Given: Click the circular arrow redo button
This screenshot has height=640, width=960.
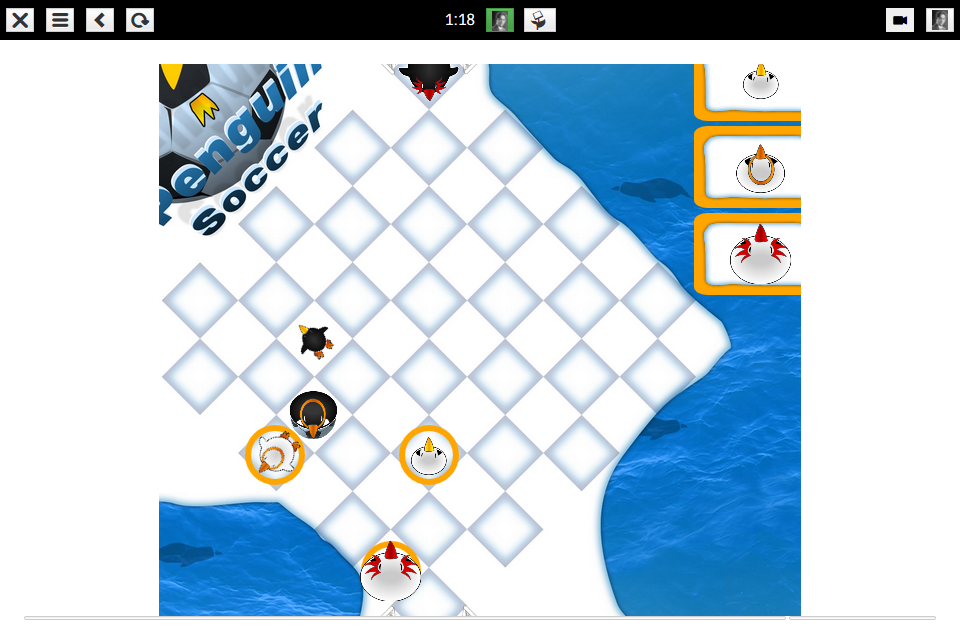Looking at the screenshot, I should click(x=140, y=20).
